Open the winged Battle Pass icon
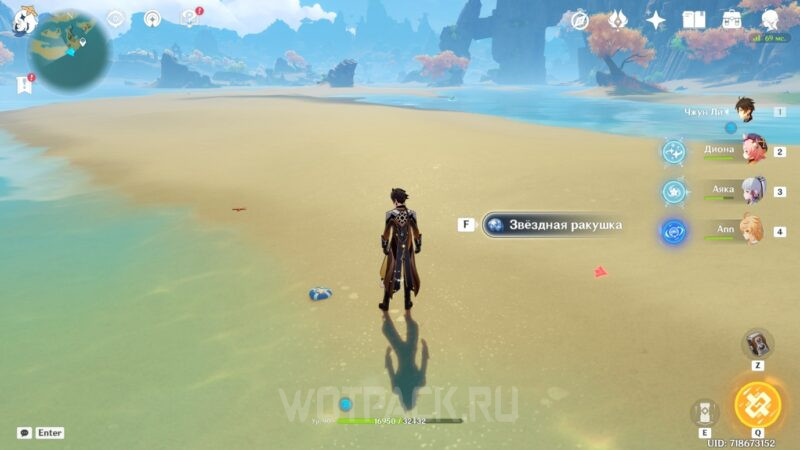The height and width of the screenshot is (450, 800). pyautogui.click(x=618, y=20)
